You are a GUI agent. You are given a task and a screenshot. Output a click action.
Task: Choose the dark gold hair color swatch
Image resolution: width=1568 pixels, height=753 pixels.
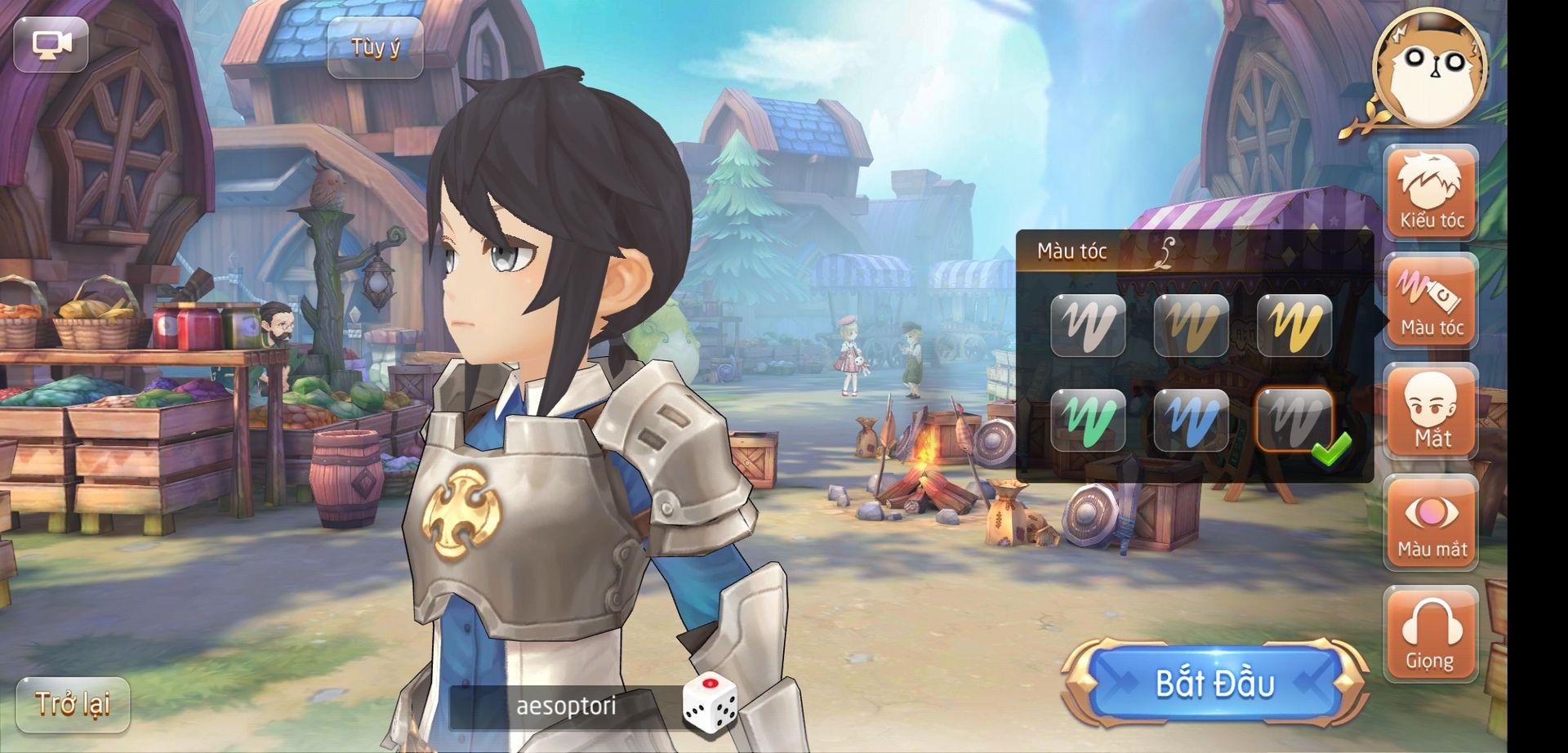point(1191,325)
